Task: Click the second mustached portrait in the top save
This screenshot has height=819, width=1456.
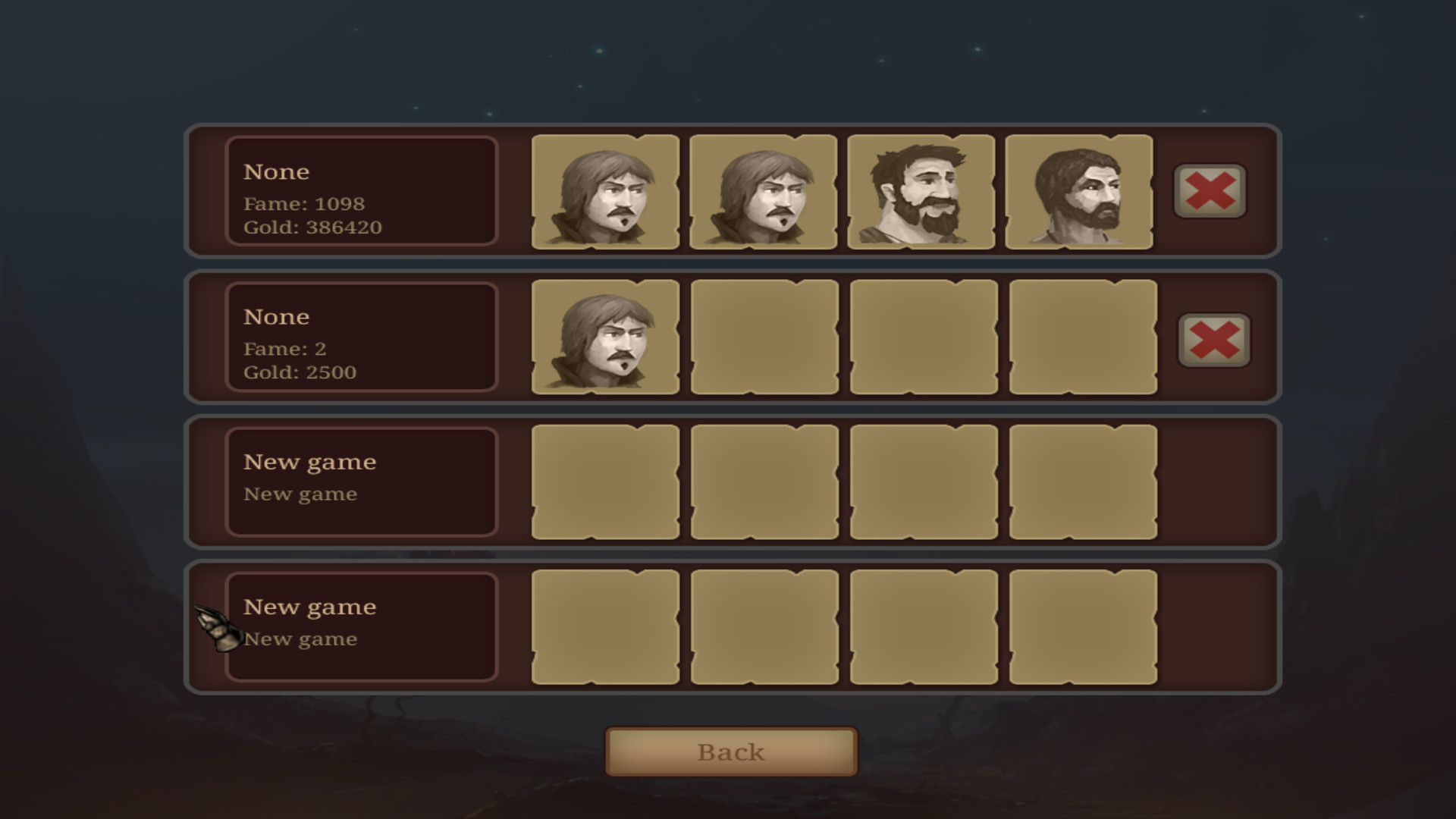Action: tap(764, 192)
